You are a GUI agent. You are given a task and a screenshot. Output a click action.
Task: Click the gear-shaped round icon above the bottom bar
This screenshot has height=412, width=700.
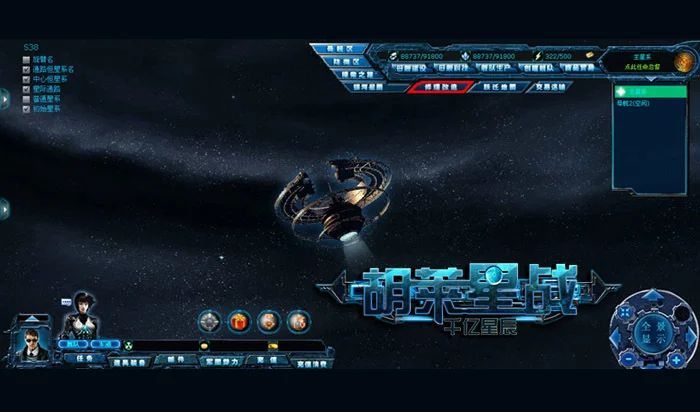[x=209, y=321]
